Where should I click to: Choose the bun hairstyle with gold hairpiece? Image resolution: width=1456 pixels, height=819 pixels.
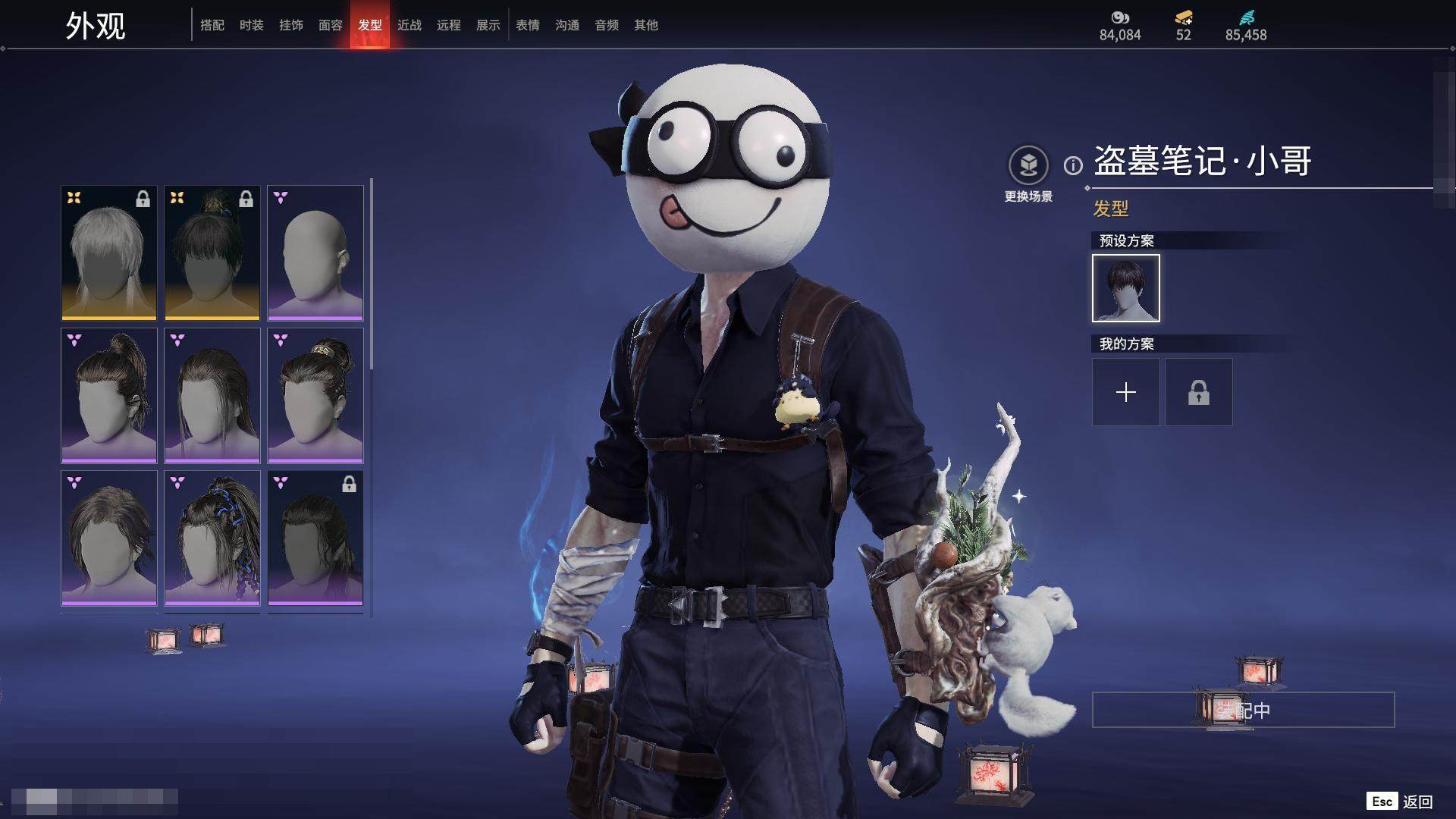pyautogui.click(x=315, y=395)
